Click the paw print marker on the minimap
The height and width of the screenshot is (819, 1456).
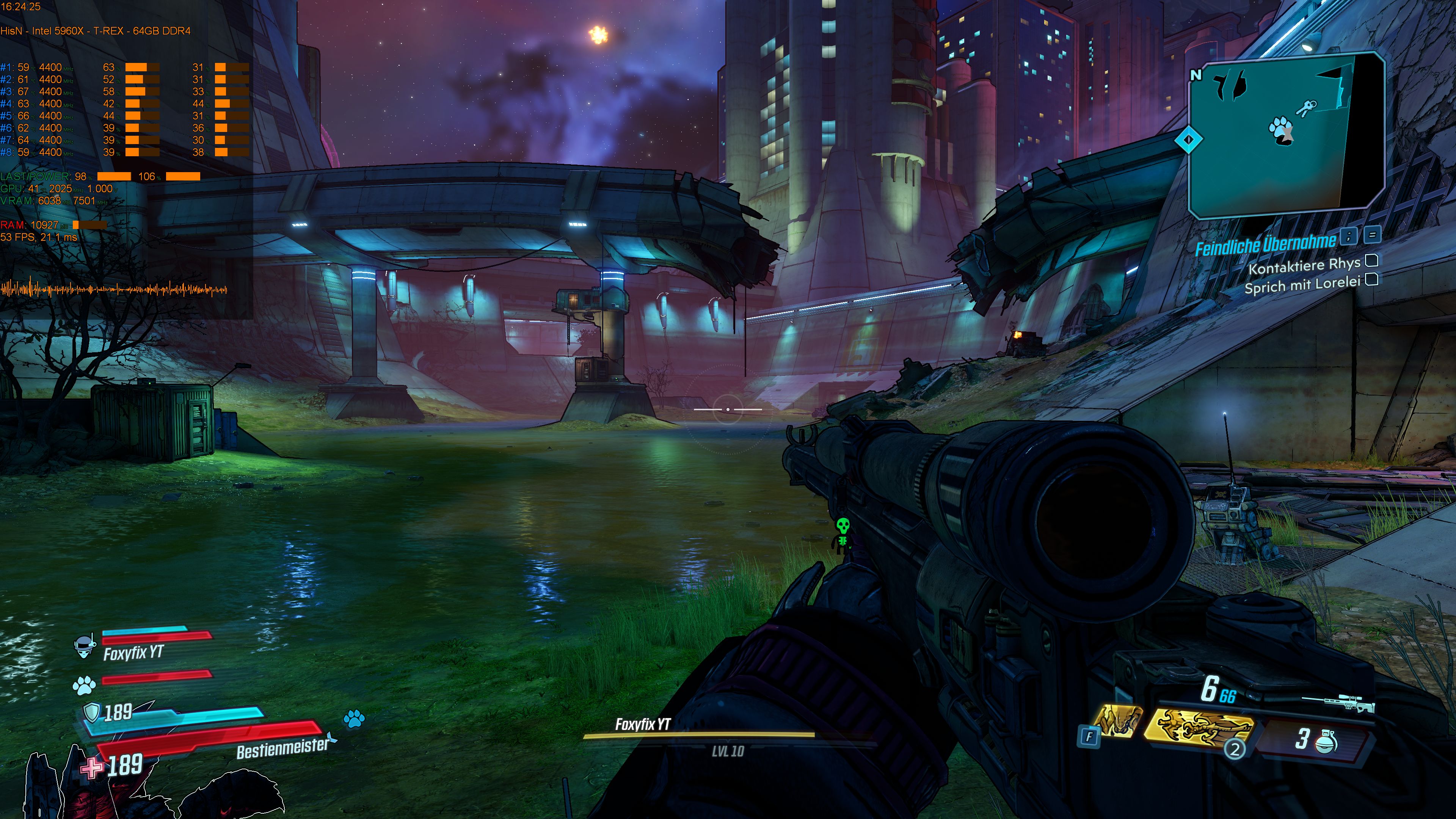pos(1280,131)
